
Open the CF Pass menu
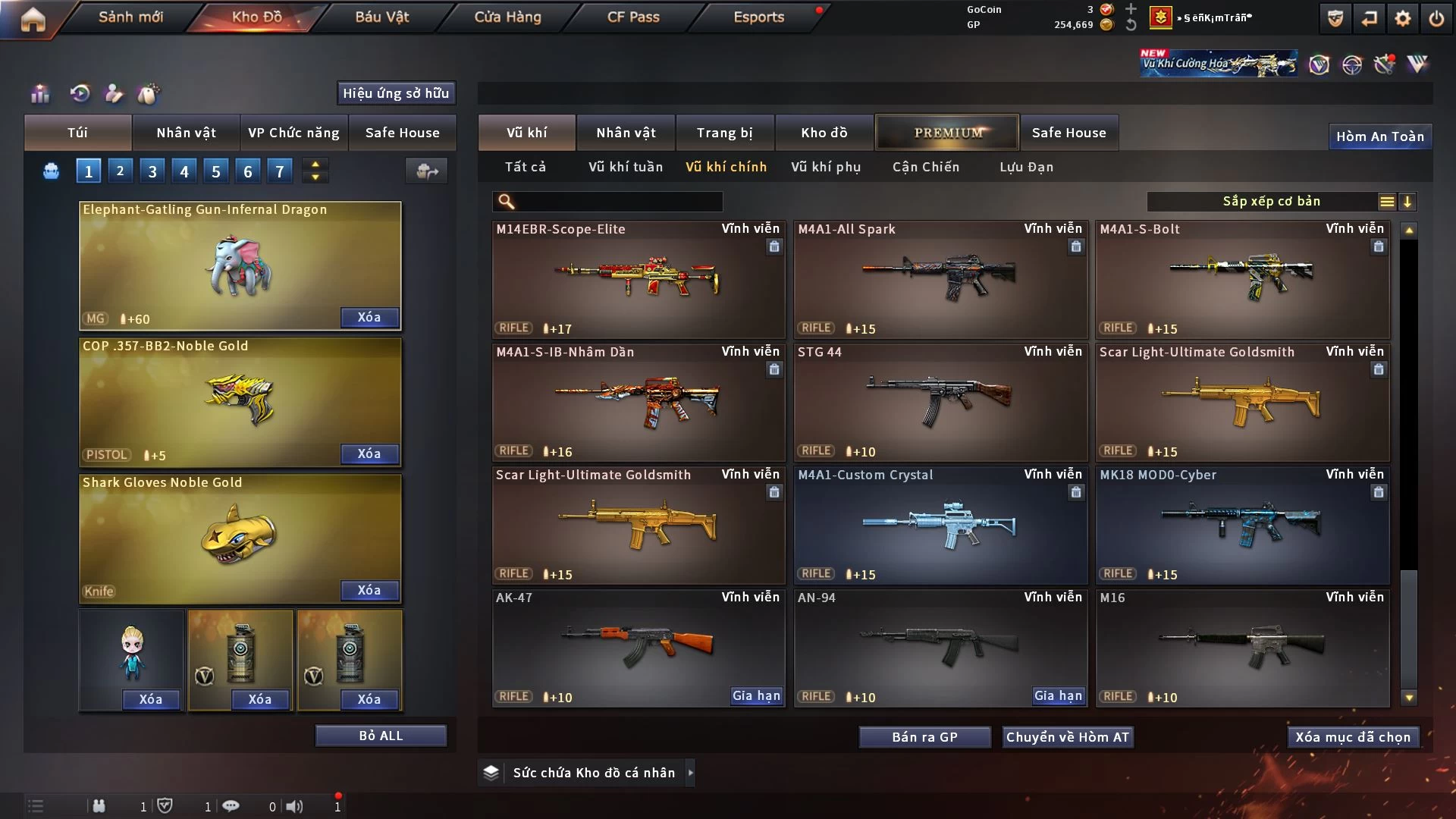[x=633, y=17]
